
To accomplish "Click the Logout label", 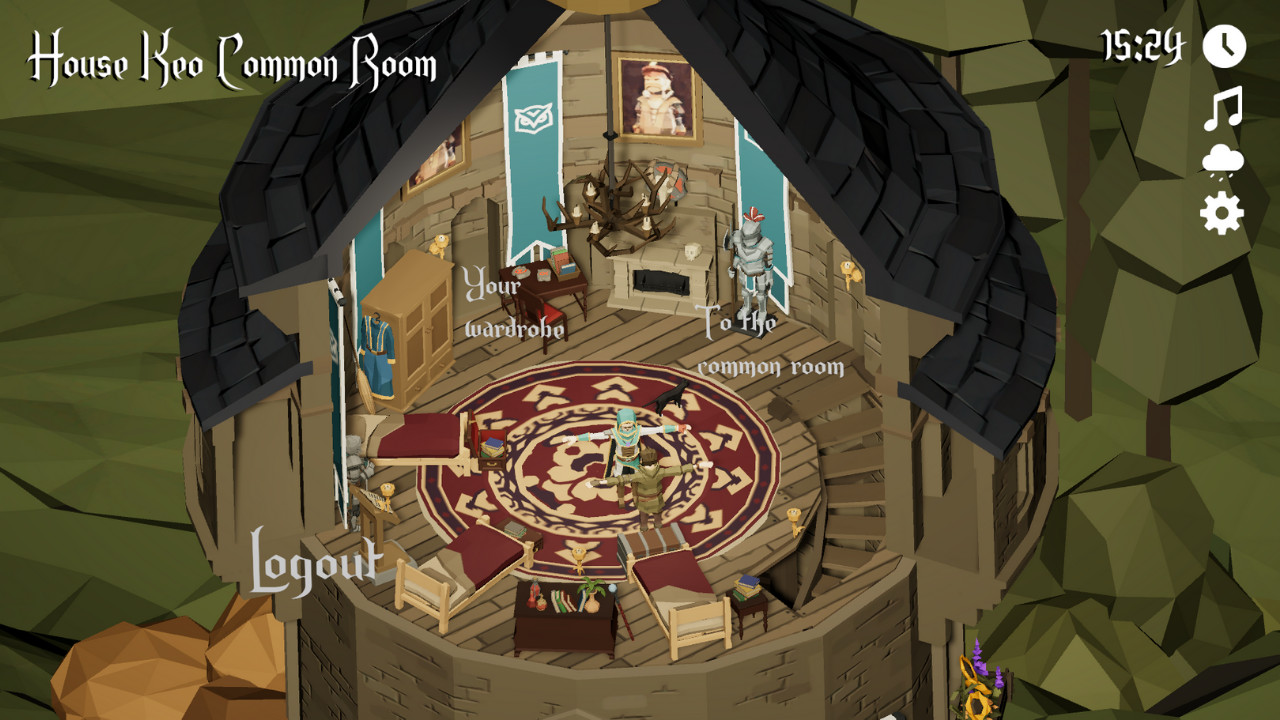I will 315,564.
